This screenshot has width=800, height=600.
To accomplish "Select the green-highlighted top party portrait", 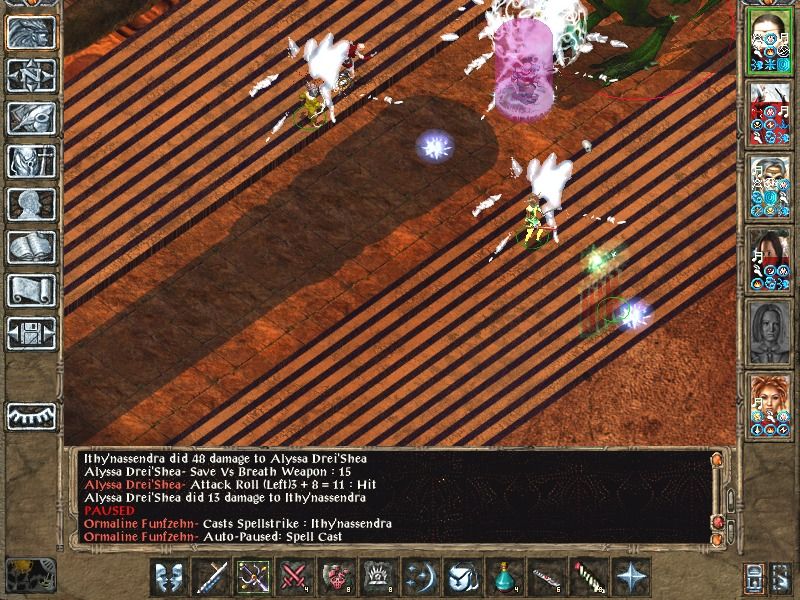I will (x=770, y=38).
